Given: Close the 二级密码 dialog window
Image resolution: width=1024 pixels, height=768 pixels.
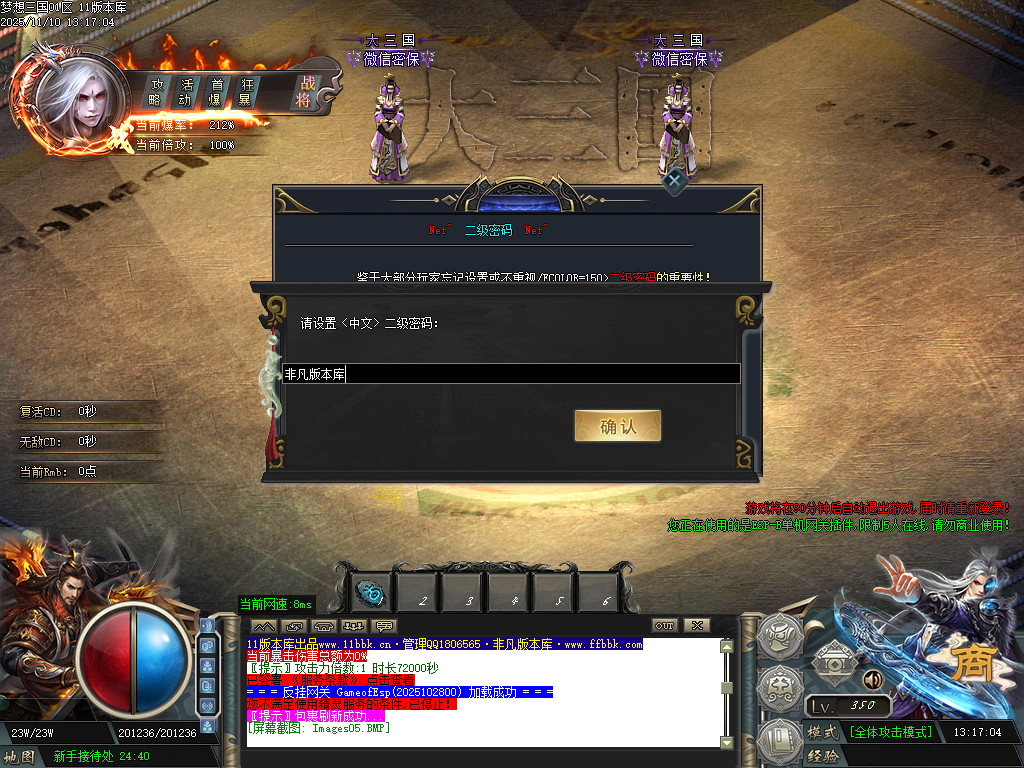Looking at the screenshot, I should click(x=675, y=181).
